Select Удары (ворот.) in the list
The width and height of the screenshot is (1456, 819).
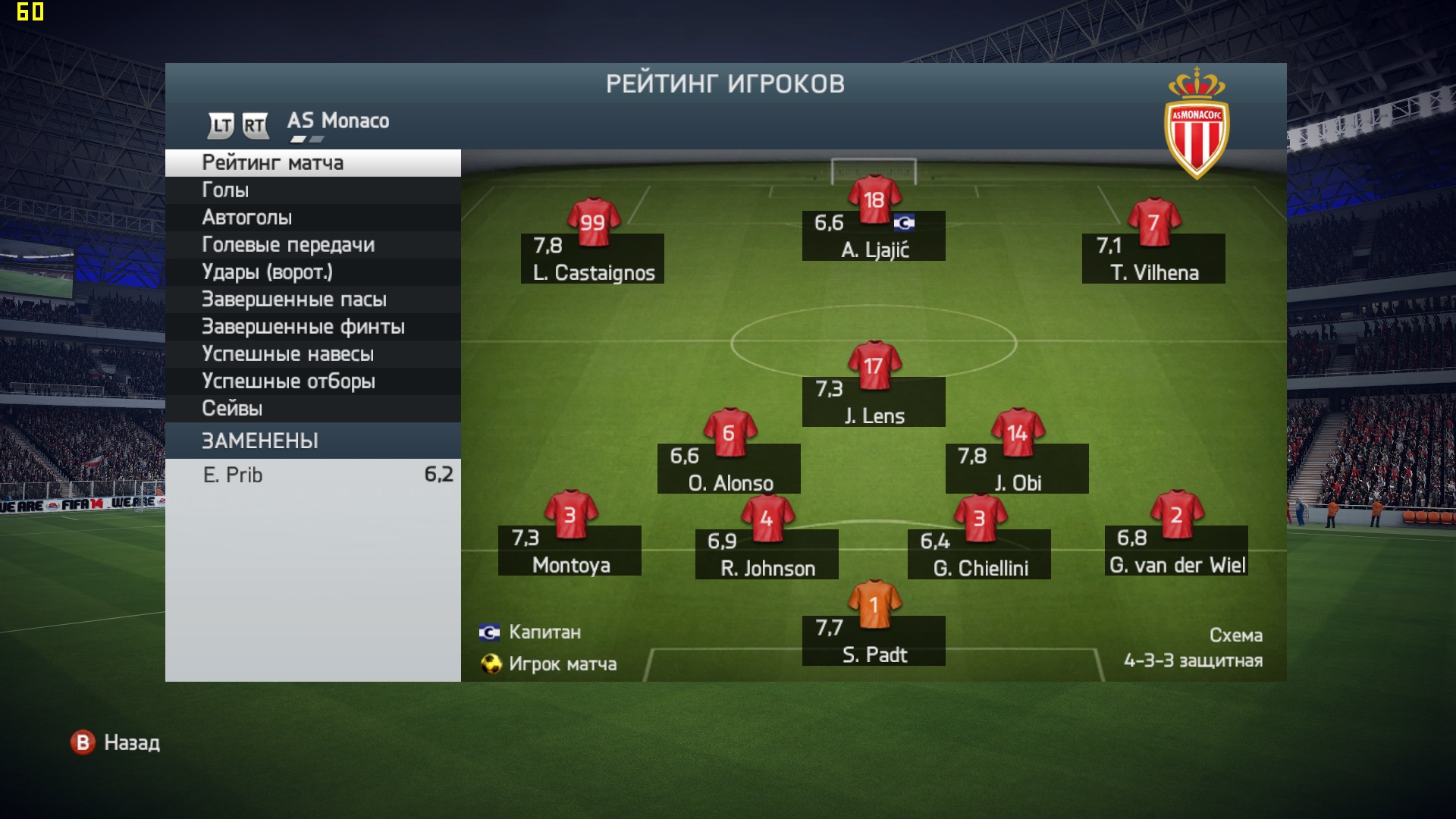click(312, 272)
